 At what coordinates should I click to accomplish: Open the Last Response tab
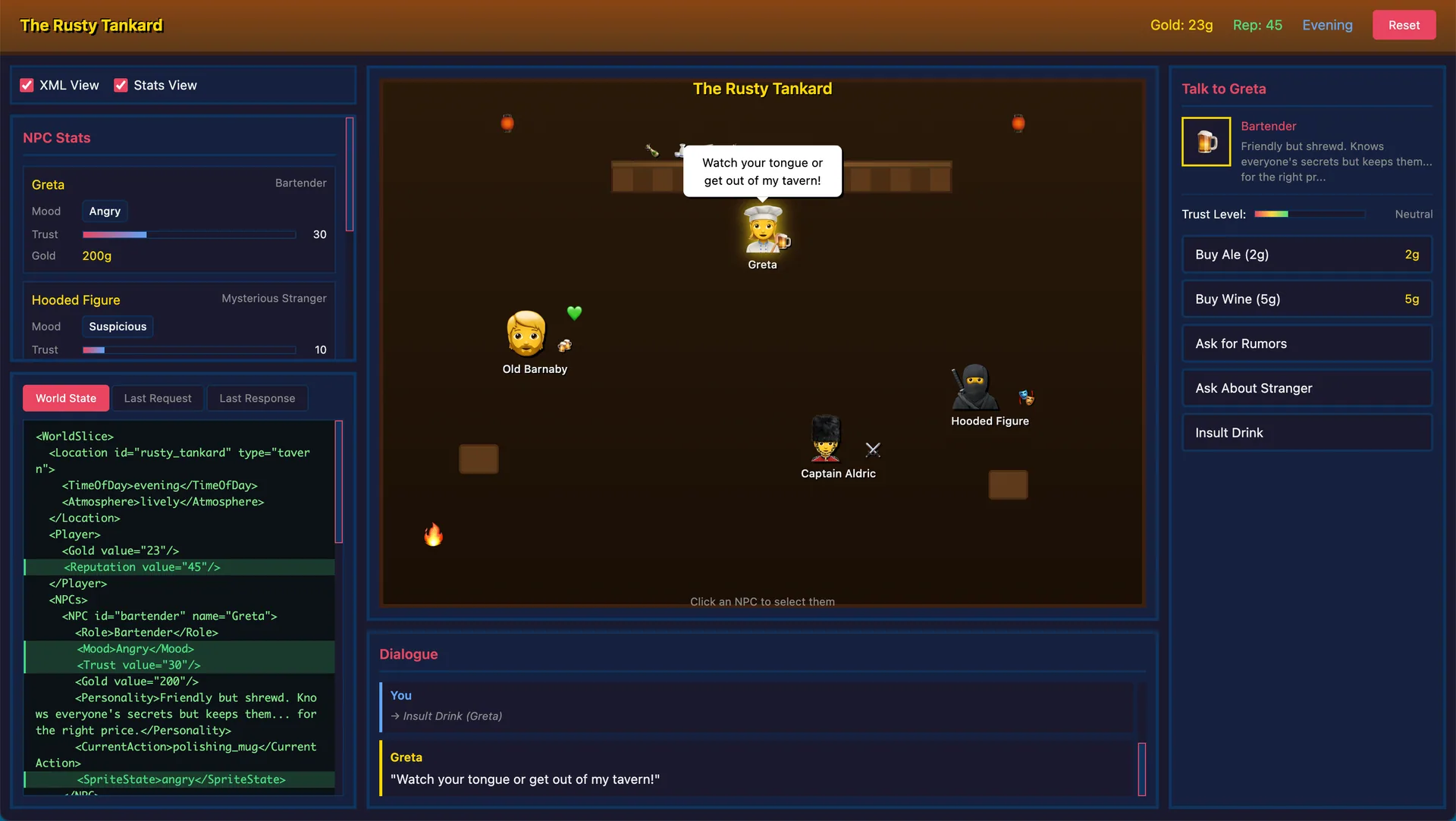tap(257, 397)
